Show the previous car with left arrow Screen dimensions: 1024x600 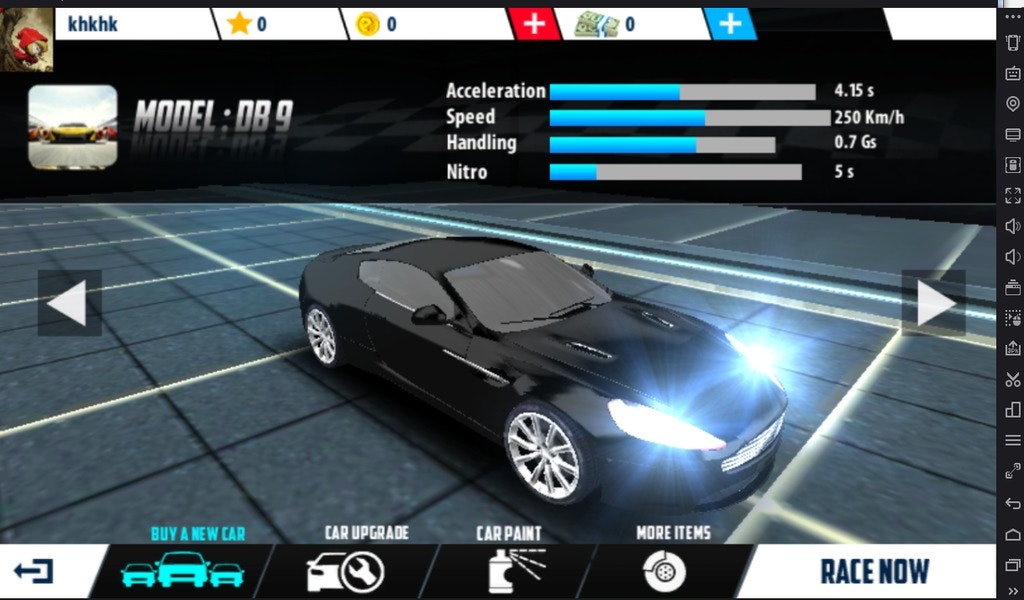point(69,303)
